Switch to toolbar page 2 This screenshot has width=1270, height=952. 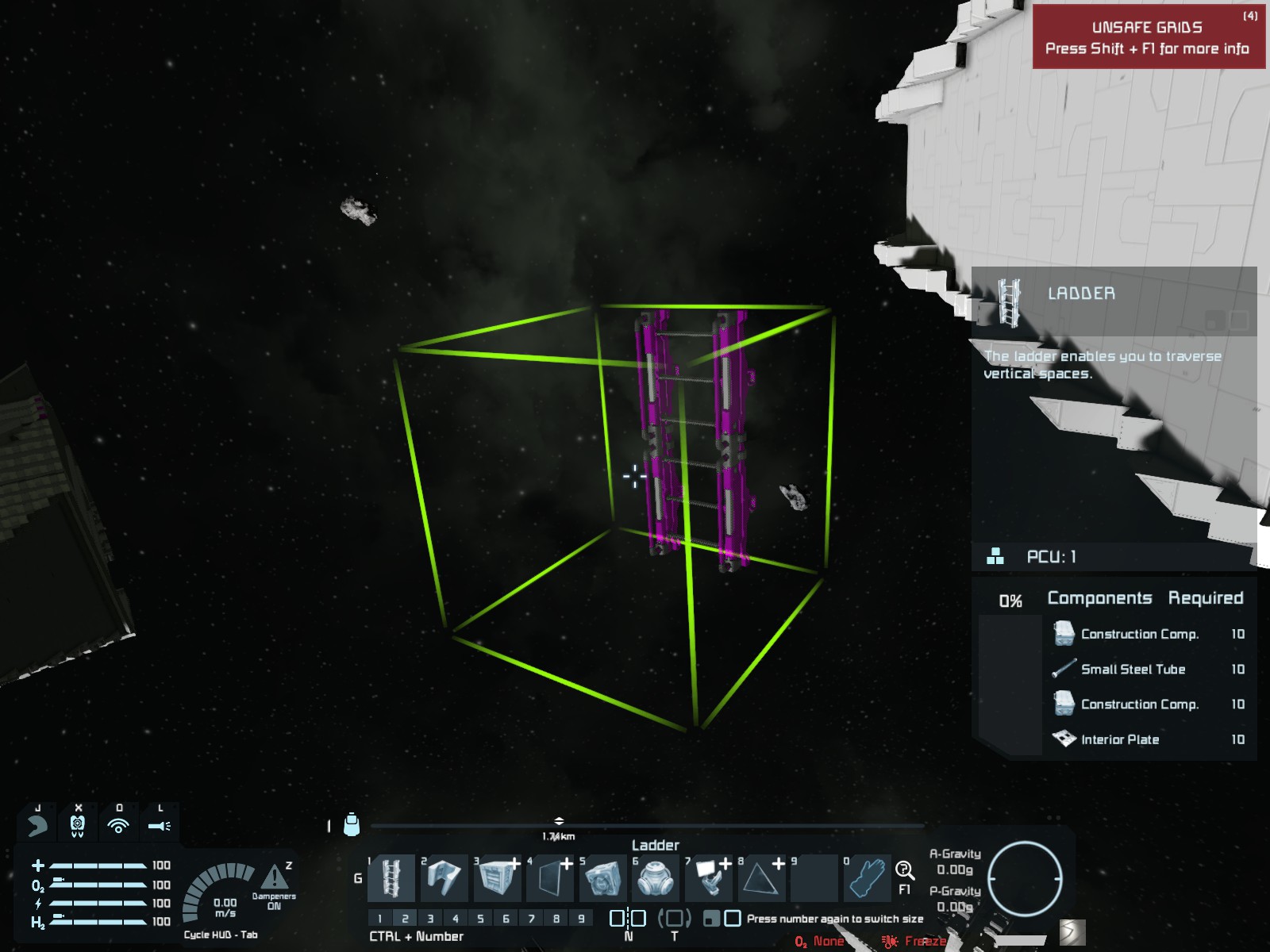[x=405, y=919]
